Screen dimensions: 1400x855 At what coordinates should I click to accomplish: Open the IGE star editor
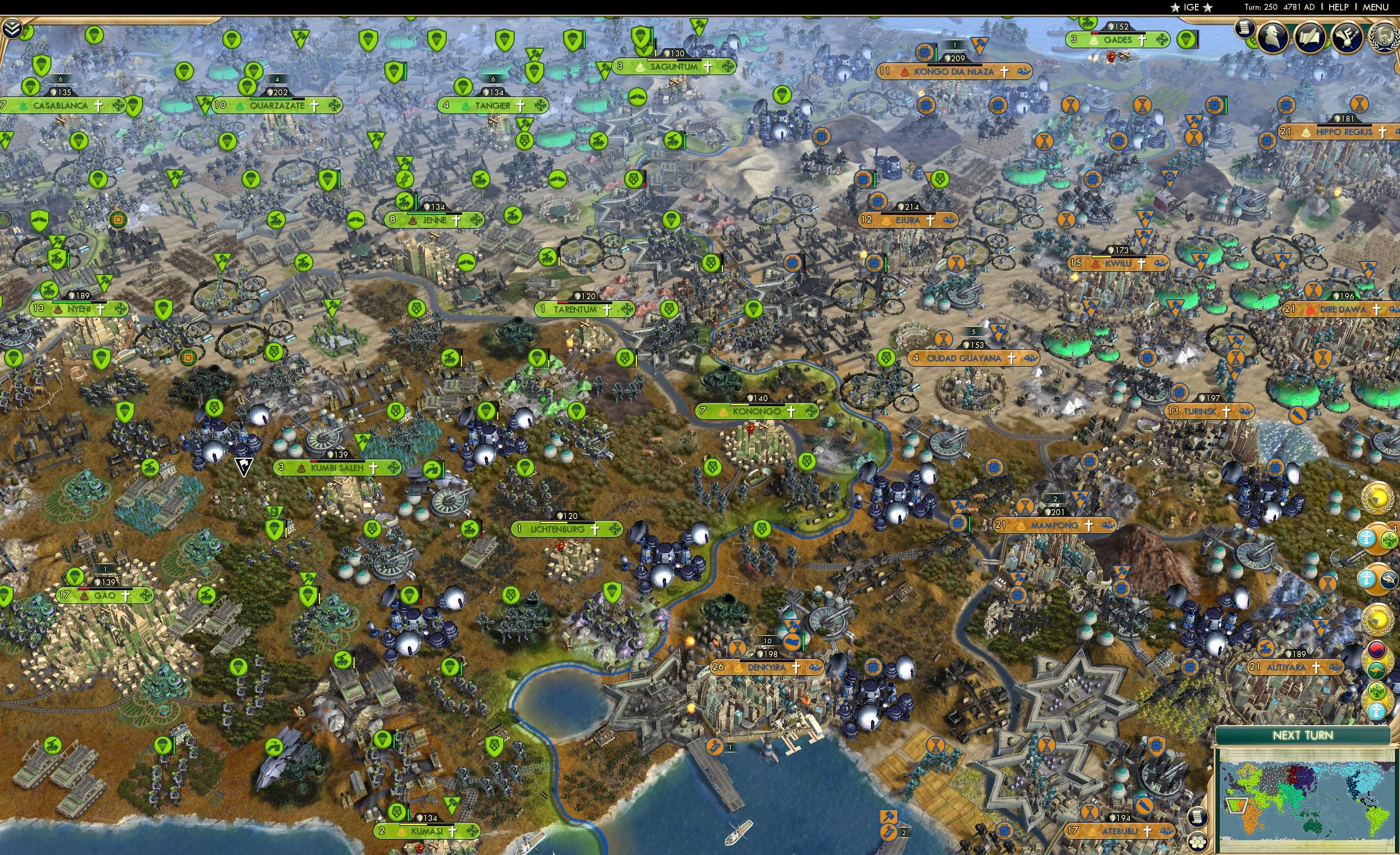click(1192, 7)
